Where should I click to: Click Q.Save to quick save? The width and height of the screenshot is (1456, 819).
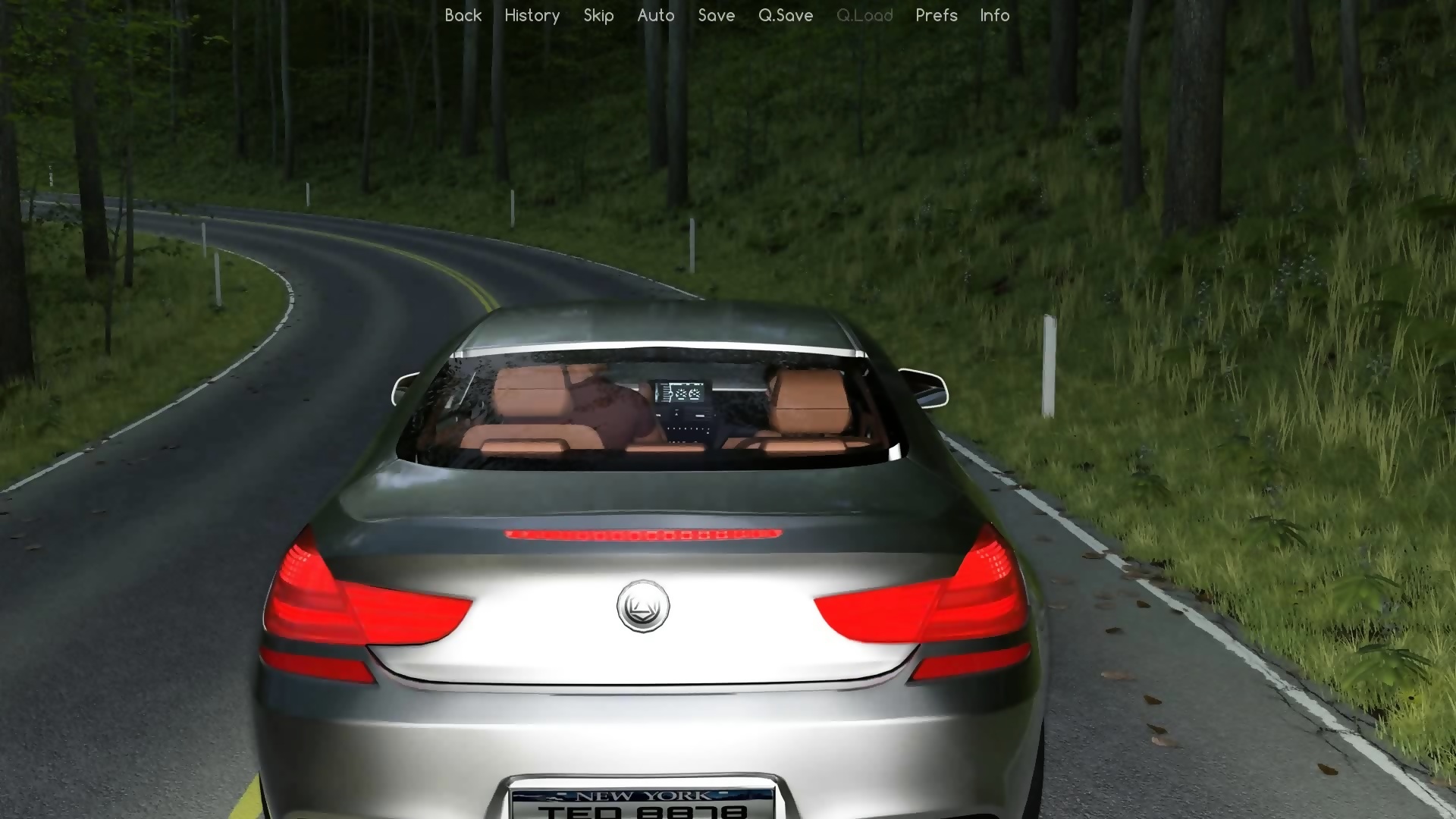coord(786,15)
